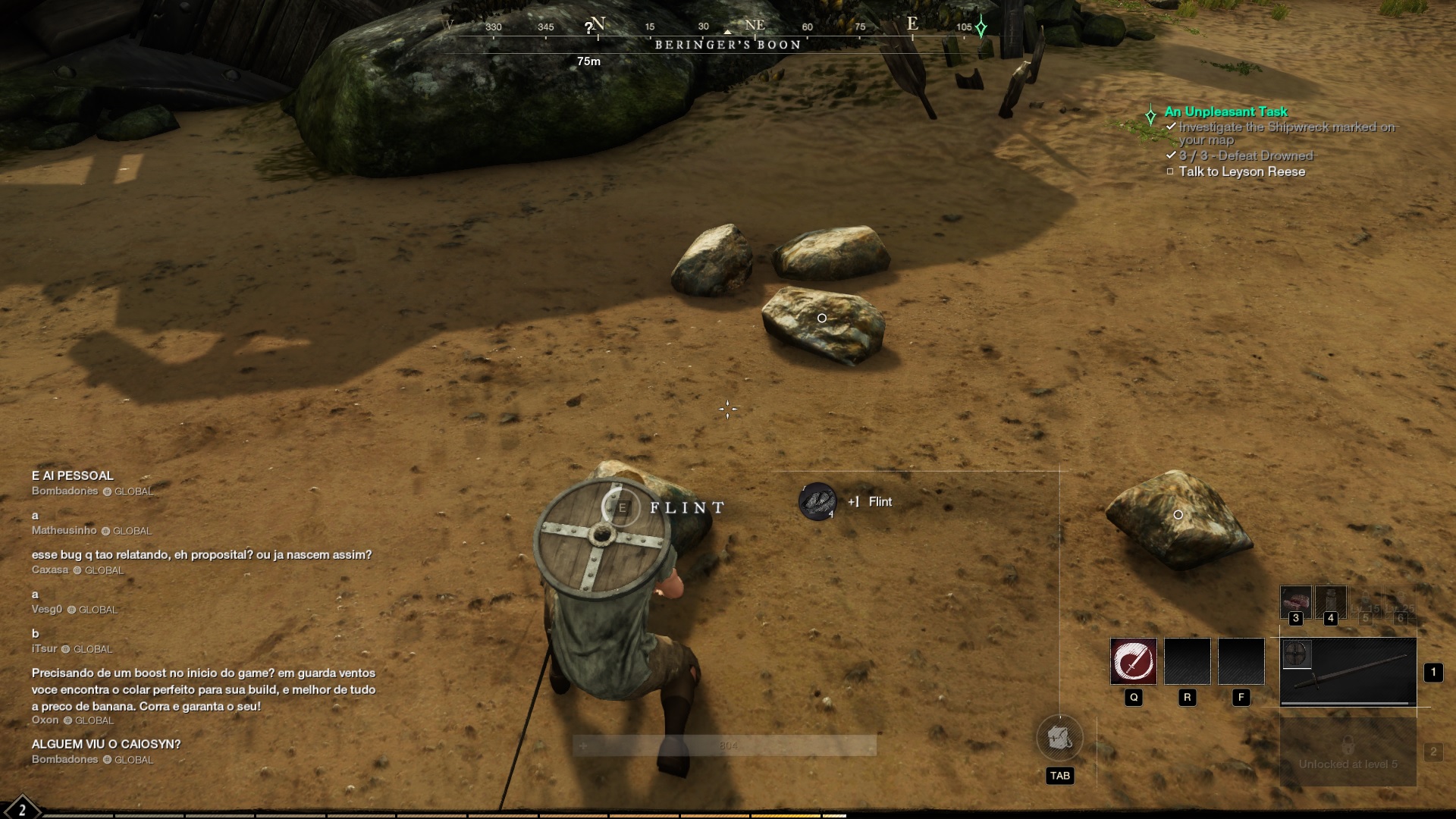This screenshot has width=1456, height=819.
Task: Select the round shield icon beside the equipped sword
Action: point(1298,655)
